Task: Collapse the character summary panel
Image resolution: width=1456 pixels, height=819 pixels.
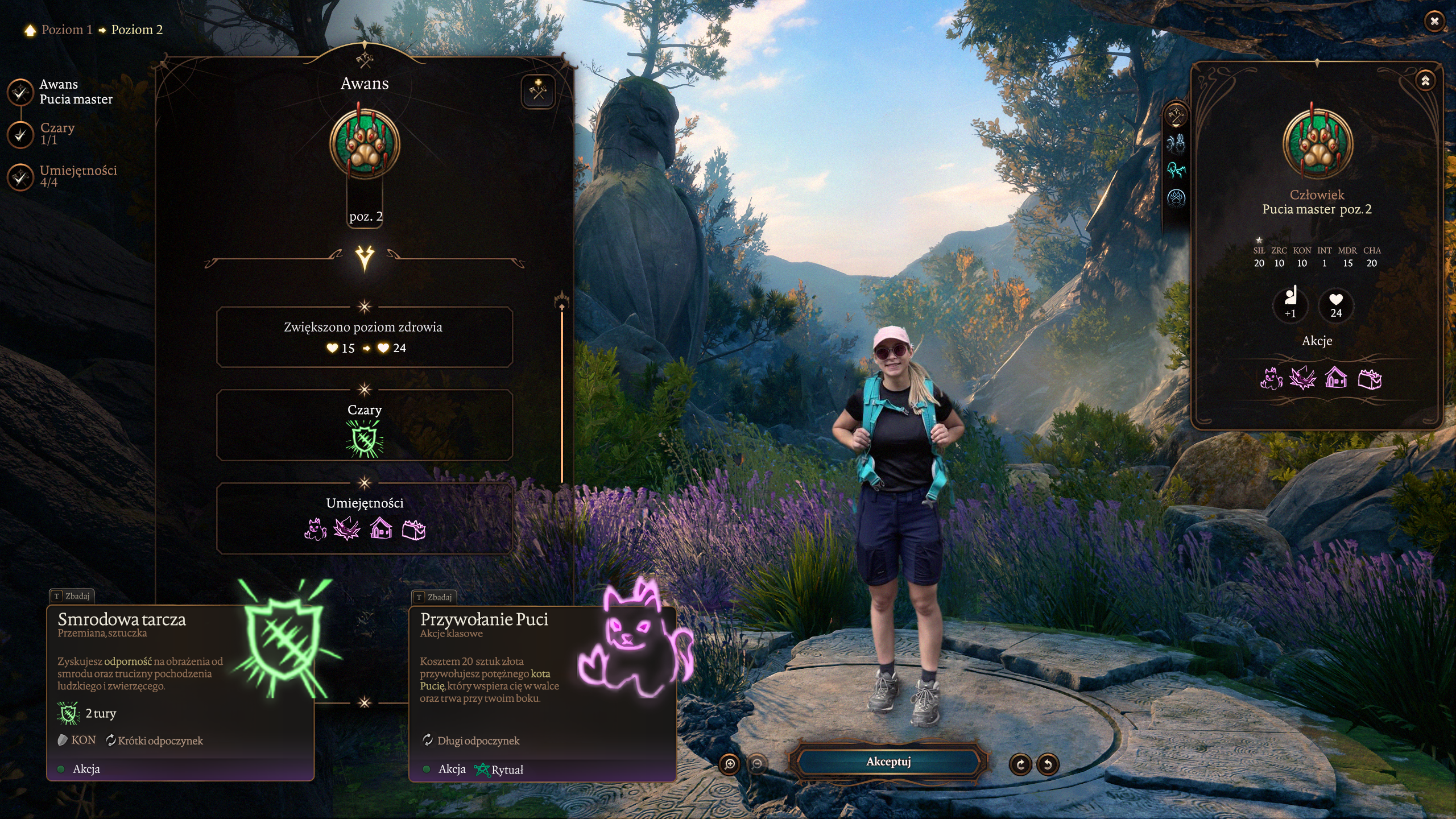Action: (1425, 81)
